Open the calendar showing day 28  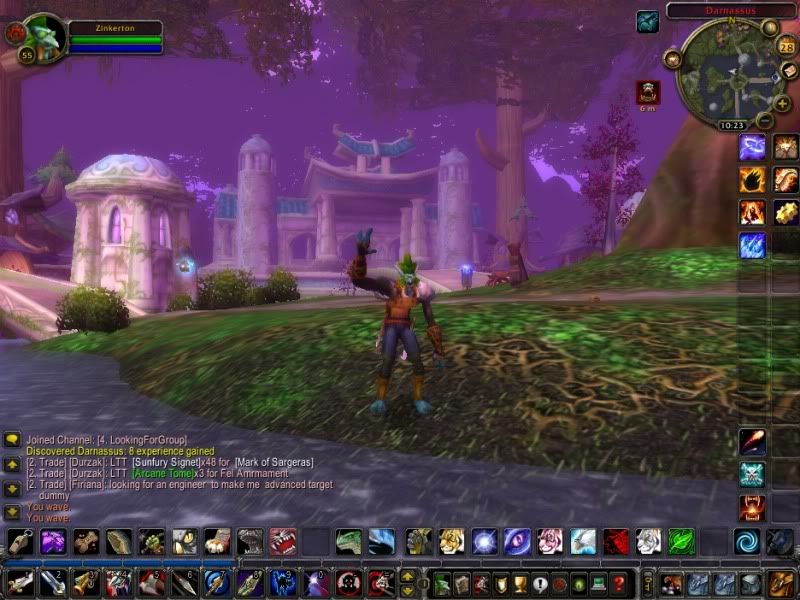[786, 46]
